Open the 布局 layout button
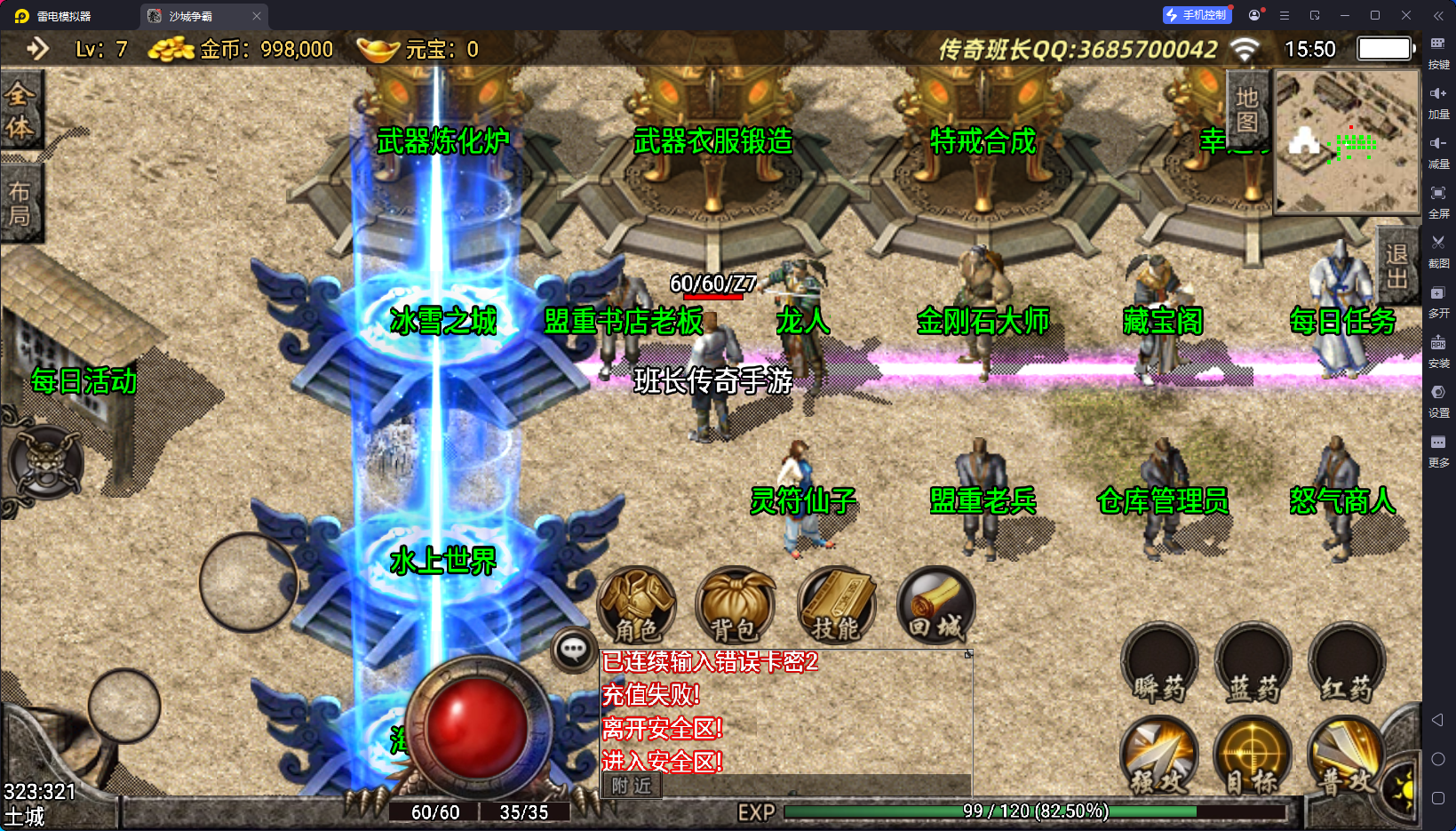1456x831 pixels. 20,204
